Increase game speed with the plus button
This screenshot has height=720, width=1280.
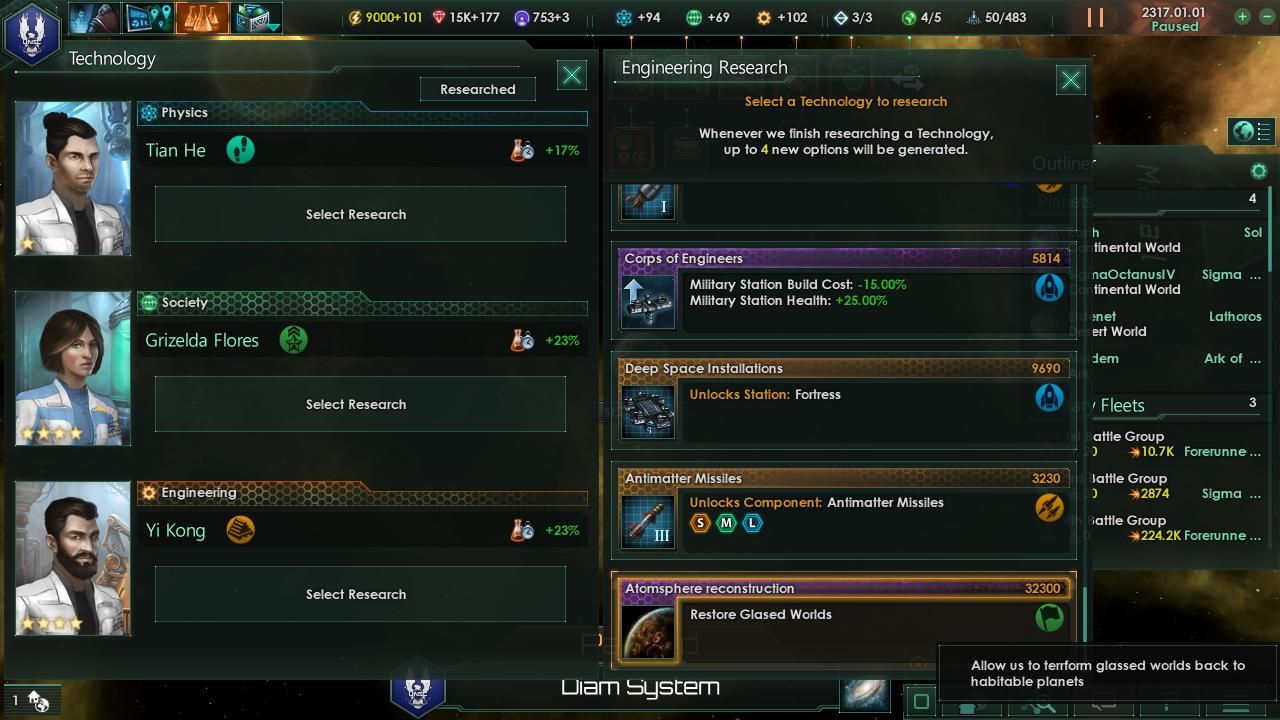(1241, 17)
